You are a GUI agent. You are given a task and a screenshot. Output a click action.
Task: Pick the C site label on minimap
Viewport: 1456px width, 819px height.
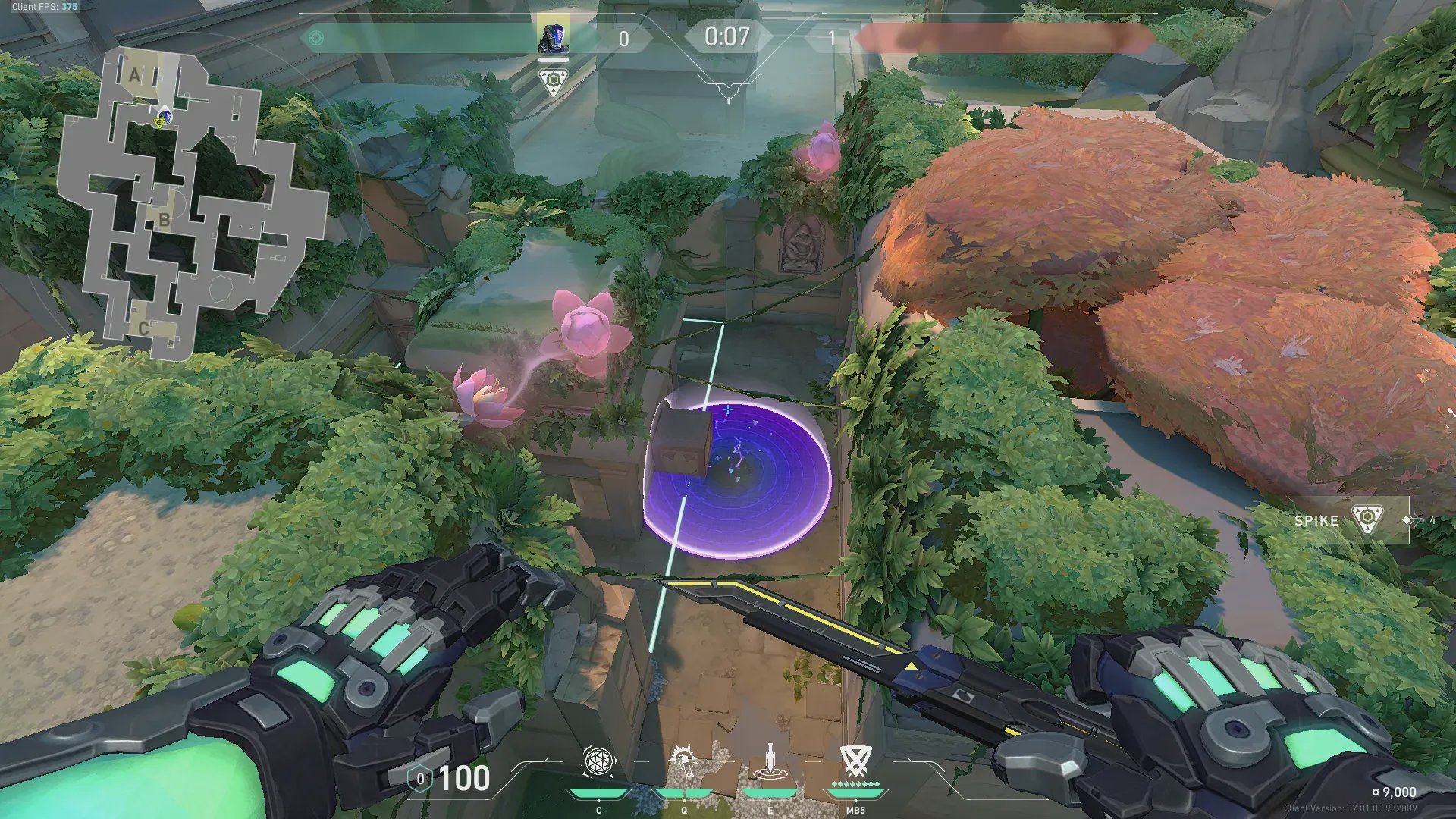[x=143, y=328]
